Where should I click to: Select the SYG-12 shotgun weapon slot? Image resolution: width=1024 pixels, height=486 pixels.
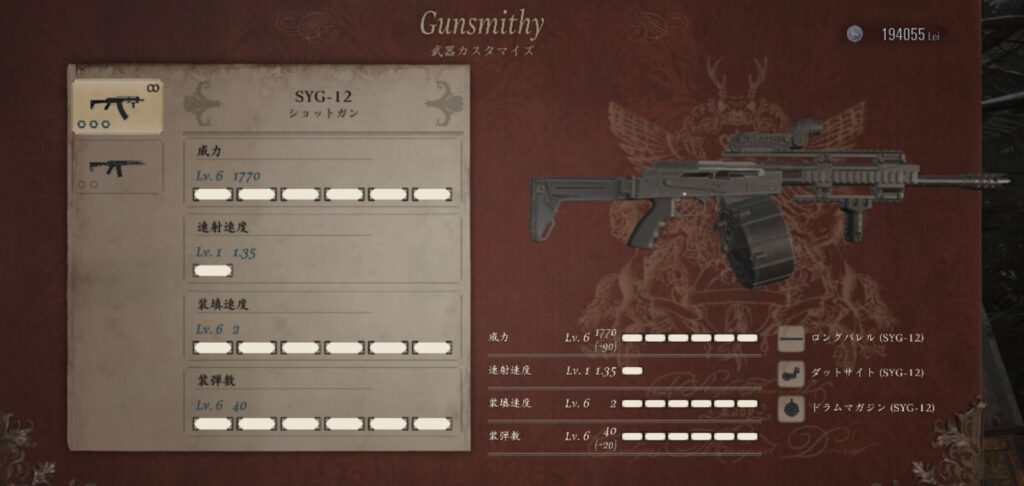[117, 106]
